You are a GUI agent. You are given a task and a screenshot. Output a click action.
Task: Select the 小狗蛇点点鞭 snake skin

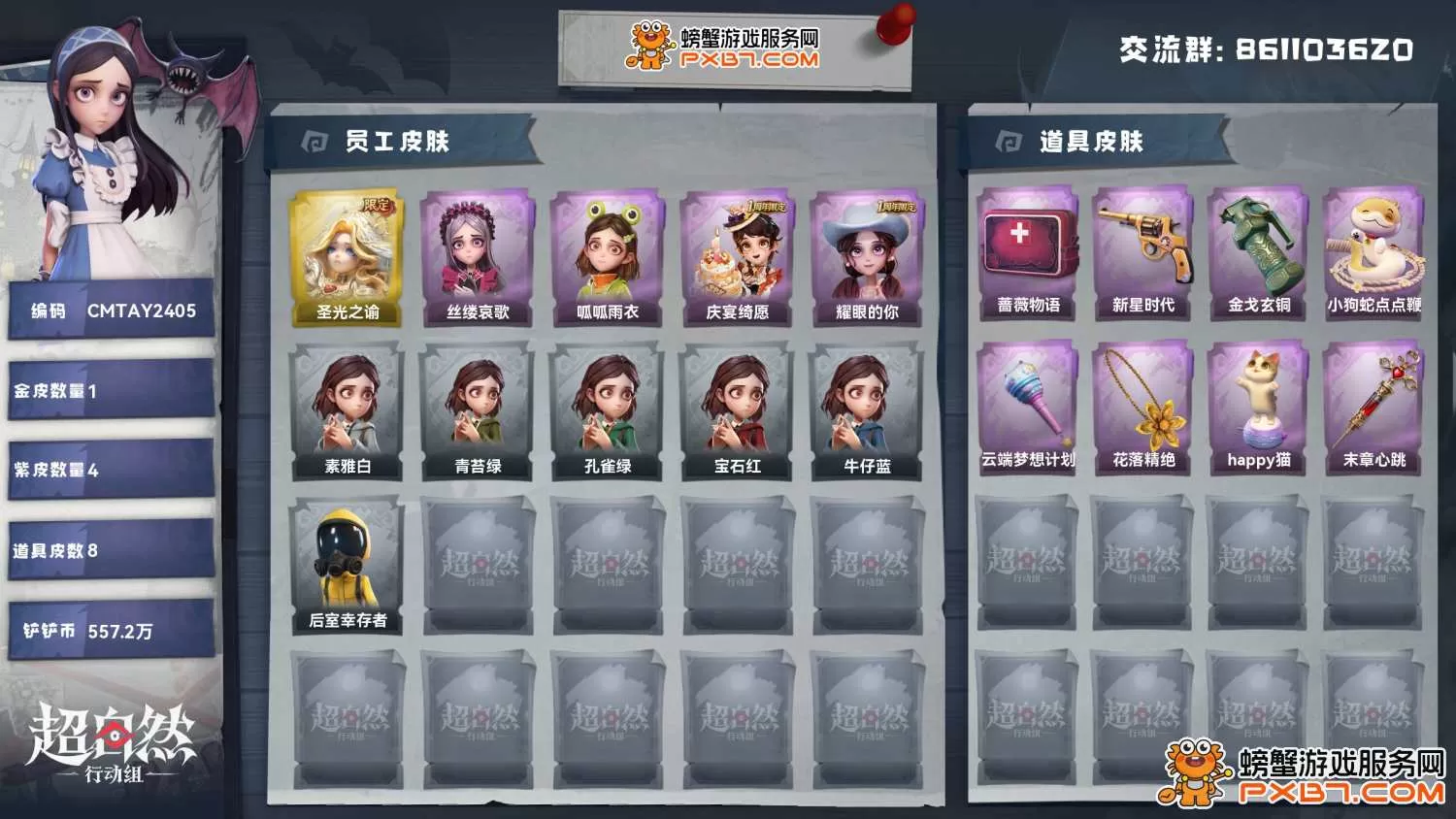tap(1373, 252)
